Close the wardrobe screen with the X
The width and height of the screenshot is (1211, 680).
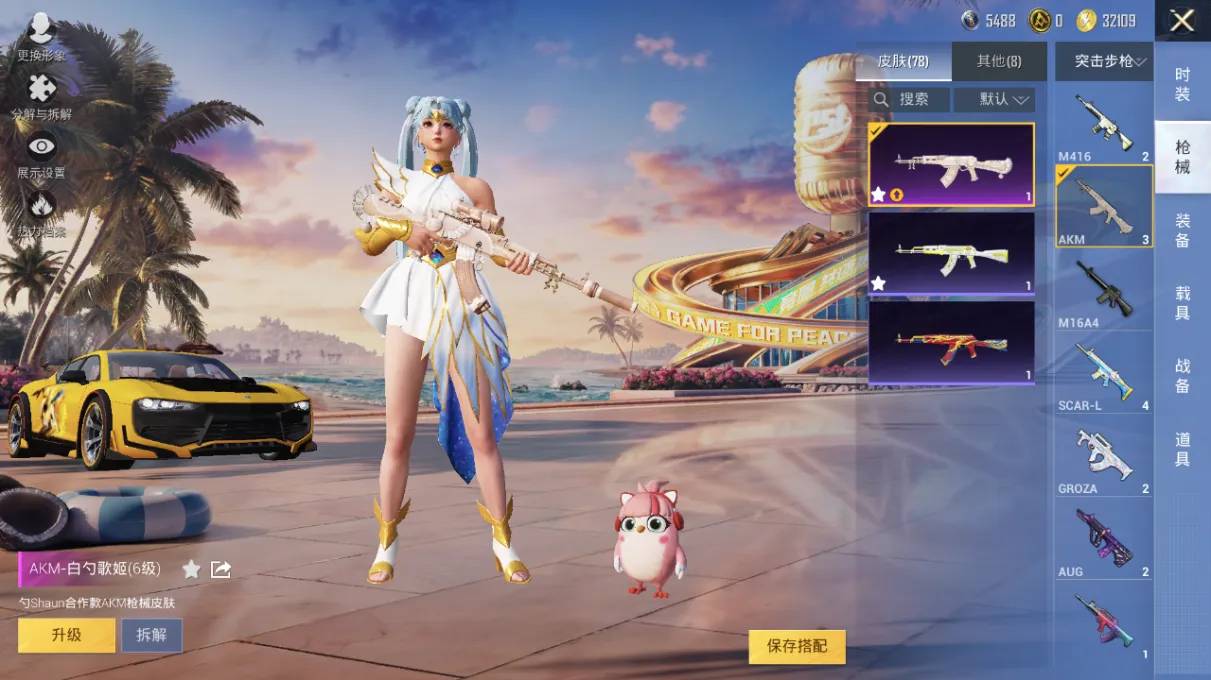click(1182, 21)
